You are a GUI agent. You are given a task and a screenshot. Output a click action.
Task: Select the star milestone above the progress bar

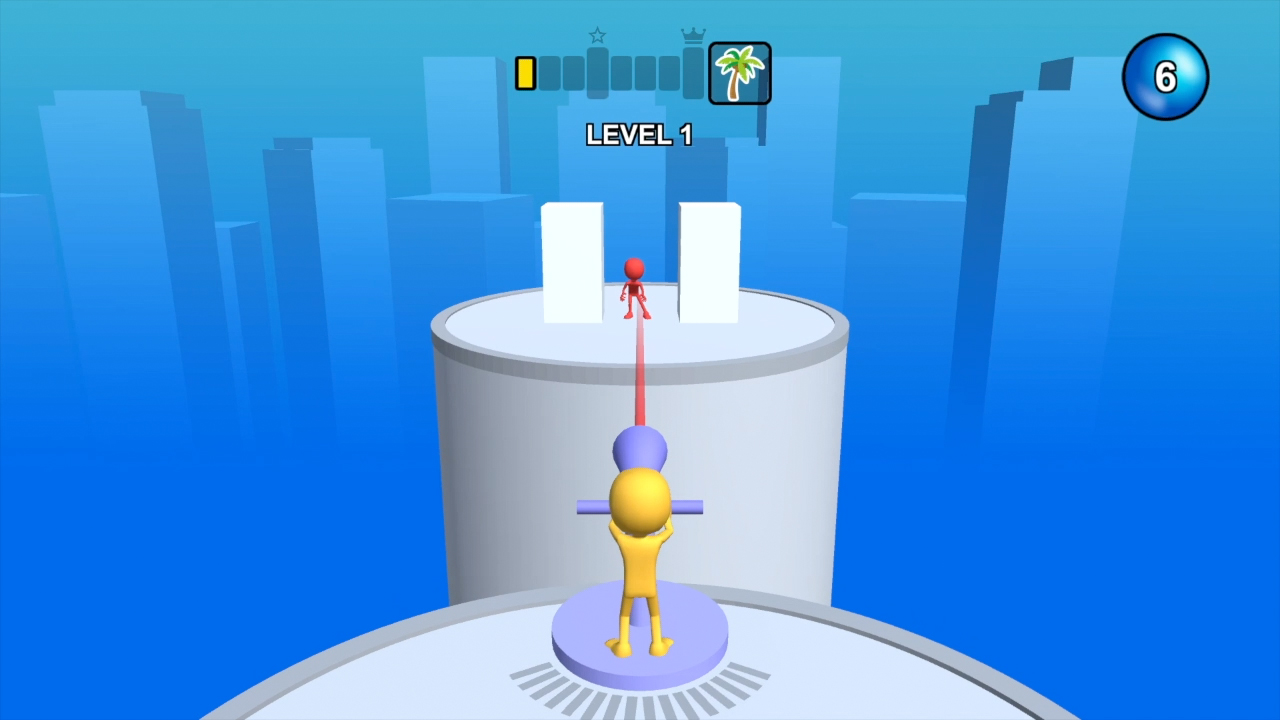click(x=597, y=35)
